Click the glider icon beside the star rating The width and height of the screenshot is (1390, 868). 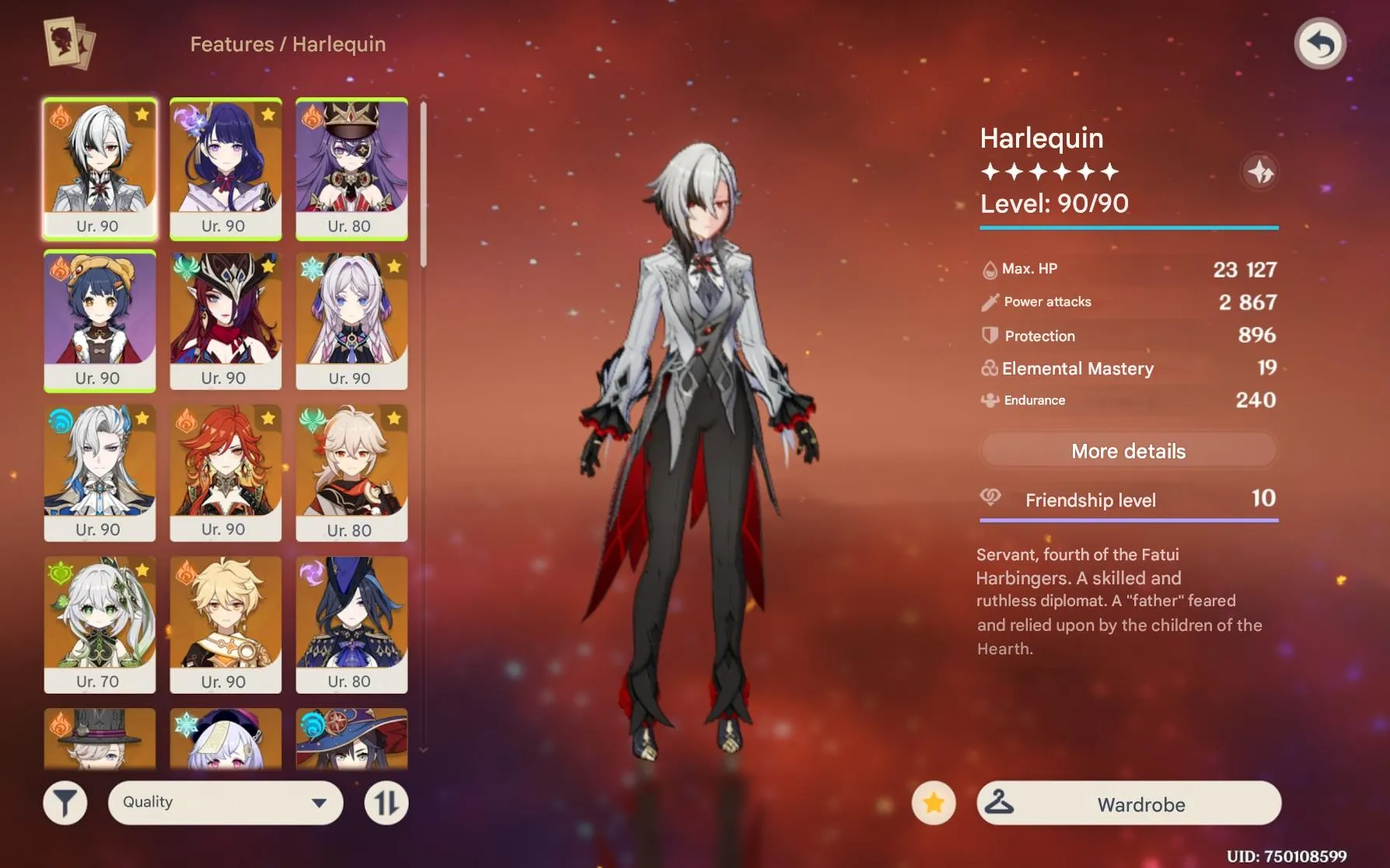(1259, 173)
